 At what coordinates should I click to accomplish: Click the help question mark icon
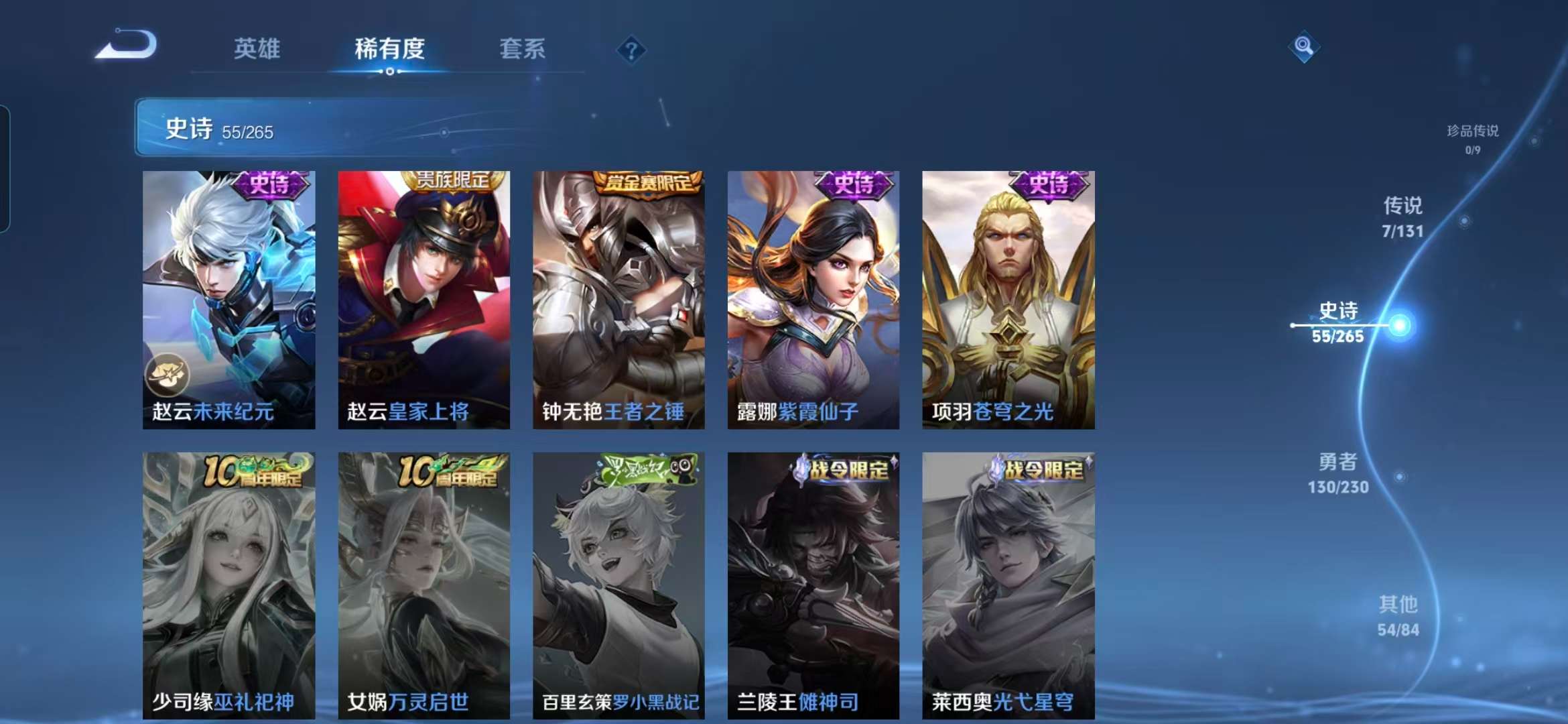coord(631,50)
